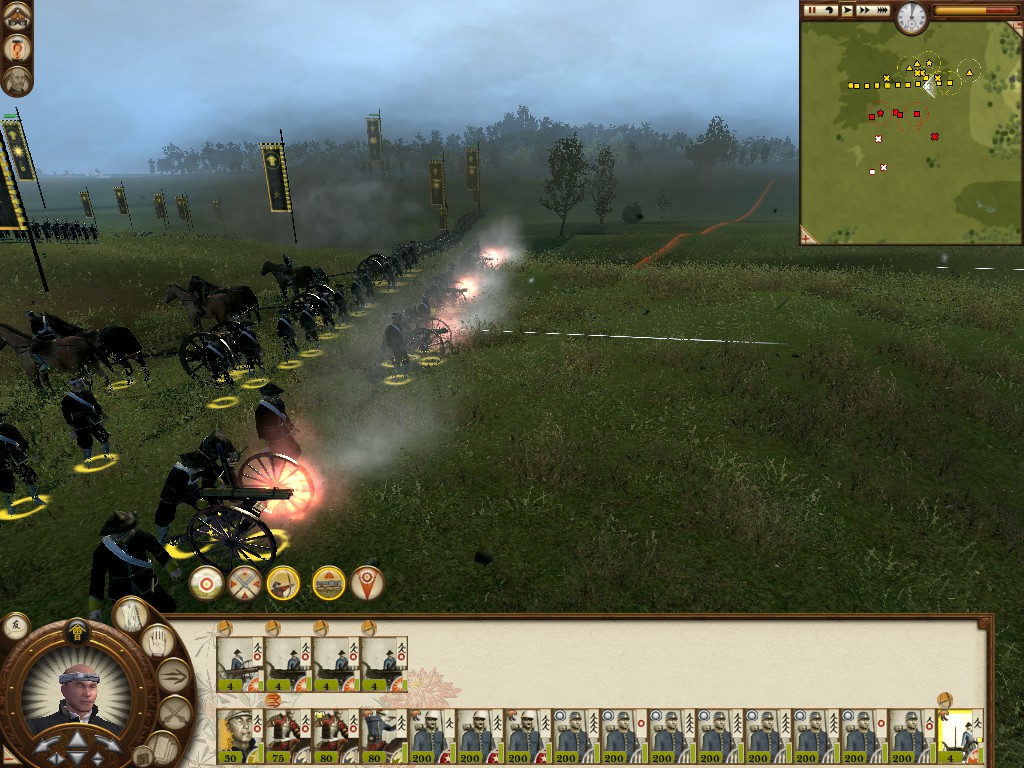The image size is (1024, 768).
Task: Activate the round target ability icon
Action: [x=207, y=582]
